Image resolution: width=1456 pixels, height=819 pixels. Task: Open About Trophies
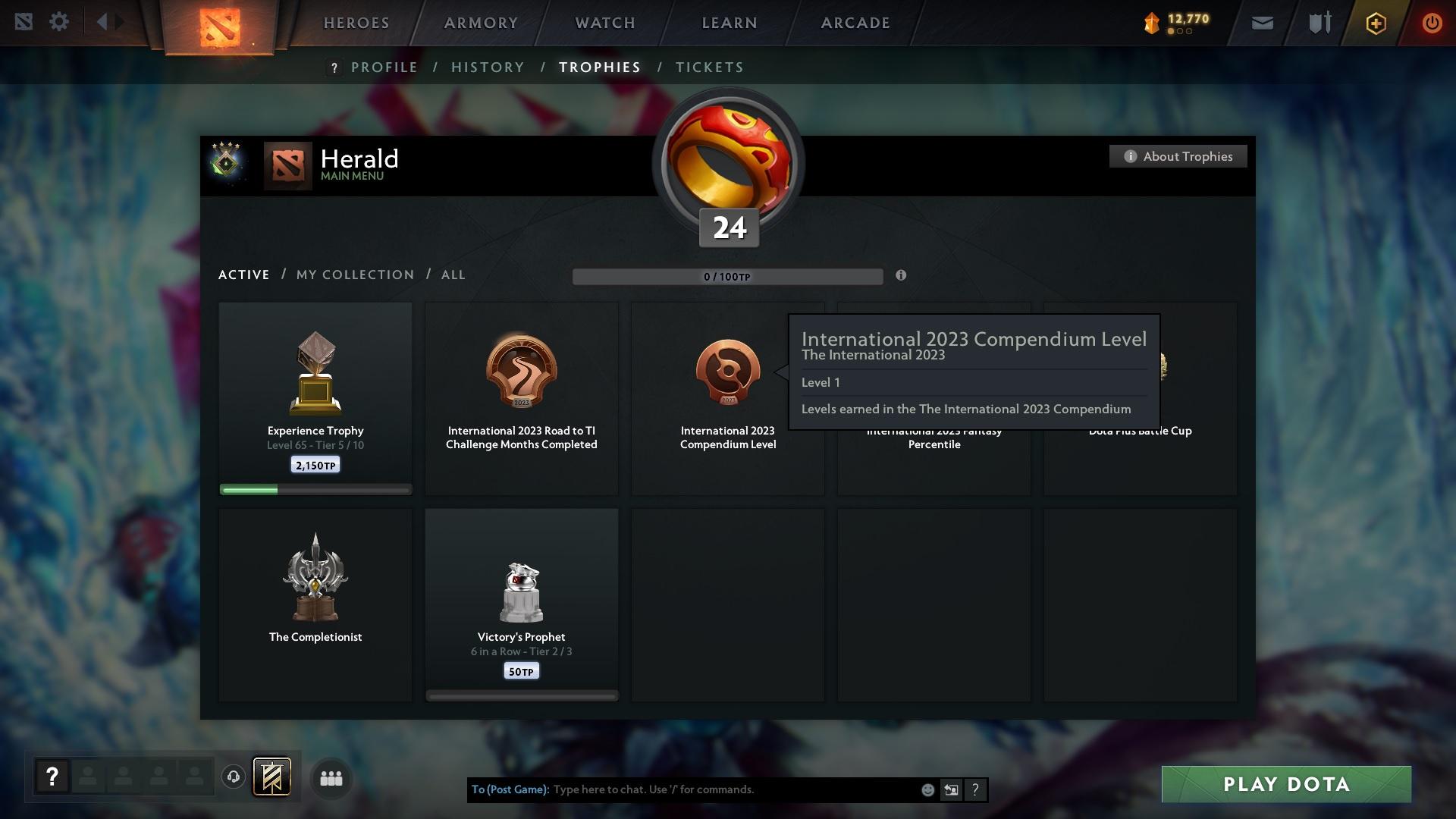1178,156
